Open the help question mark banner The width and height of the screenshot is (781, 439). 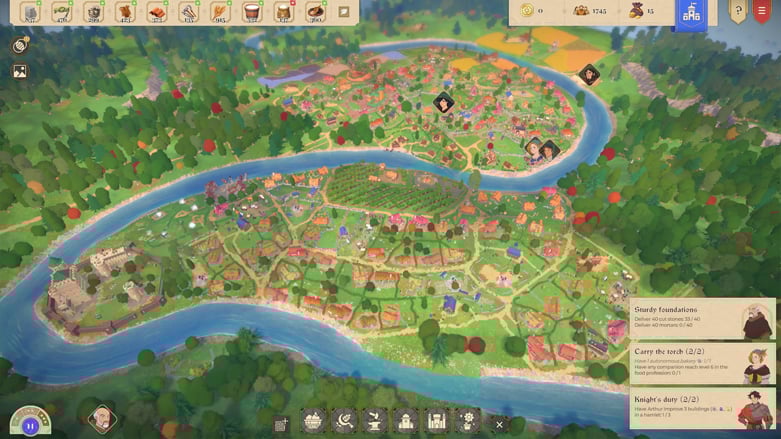(738, 12)
